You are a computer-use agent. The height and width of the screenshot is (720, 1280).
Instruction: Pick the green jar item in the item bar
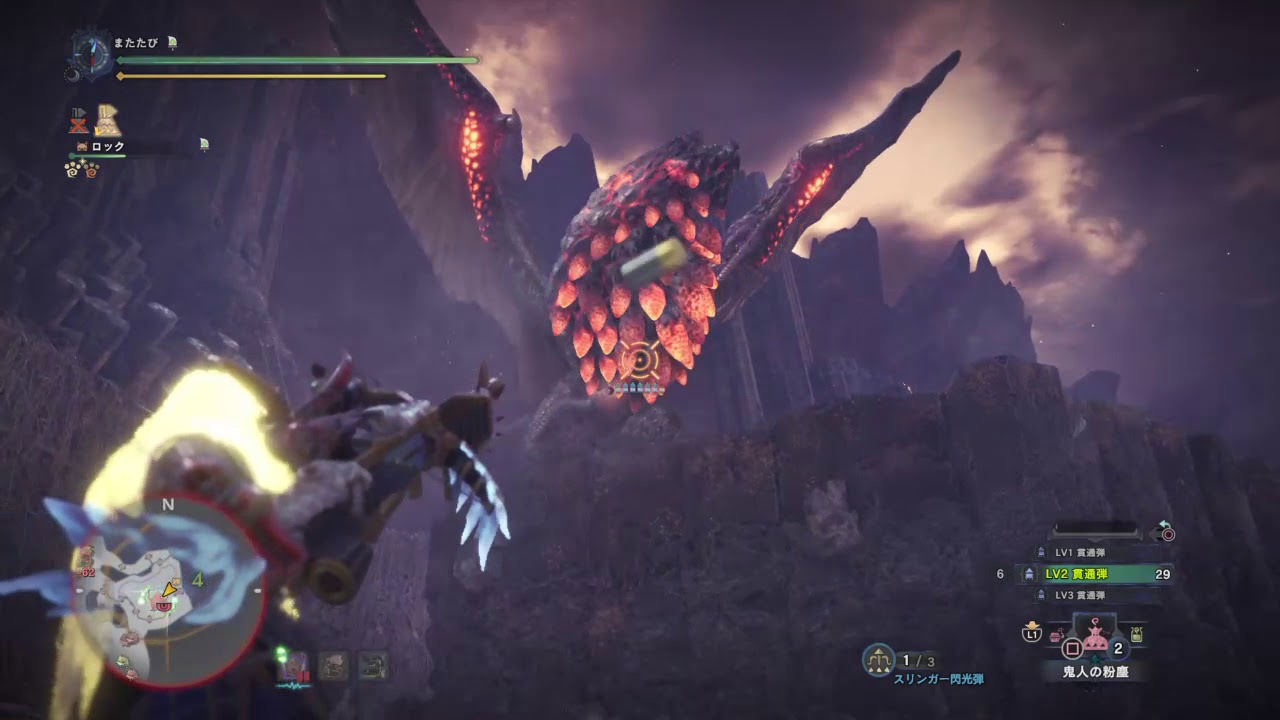(1137, 634)
